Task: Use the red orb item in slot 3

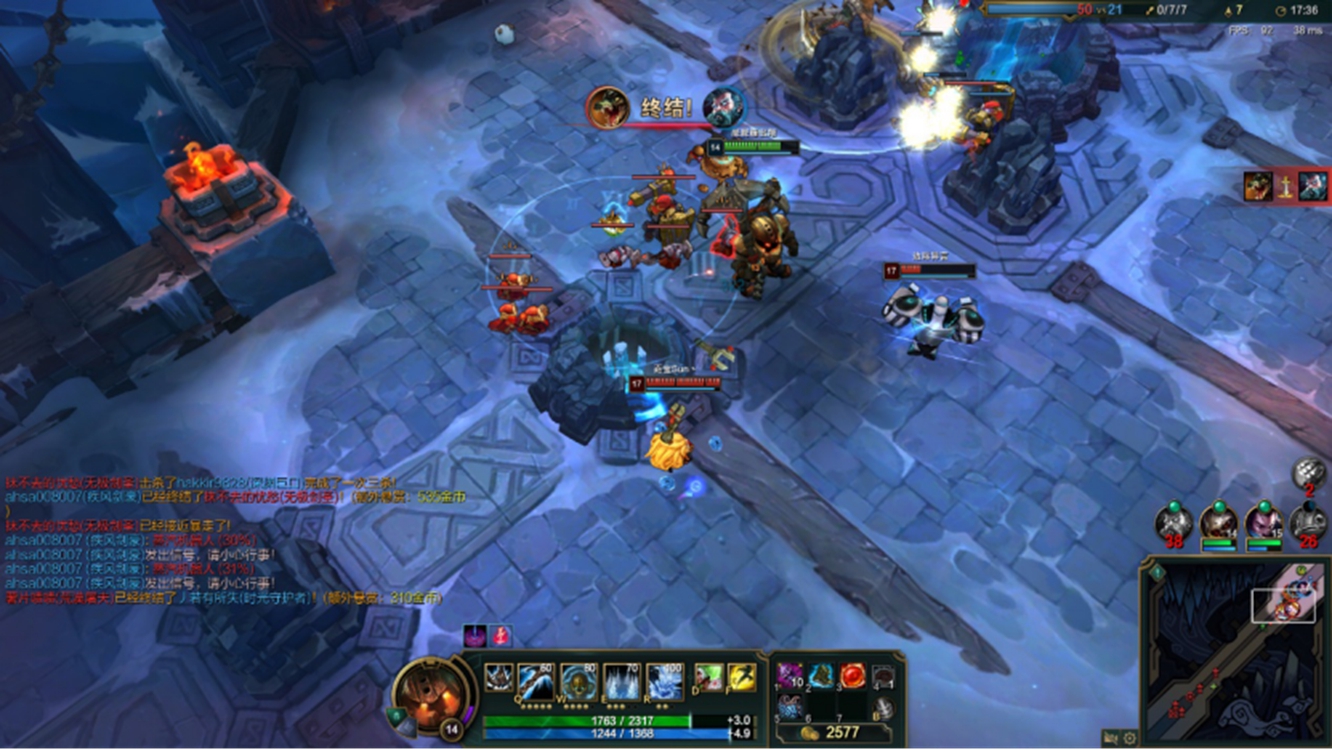Action: [852, 676]
